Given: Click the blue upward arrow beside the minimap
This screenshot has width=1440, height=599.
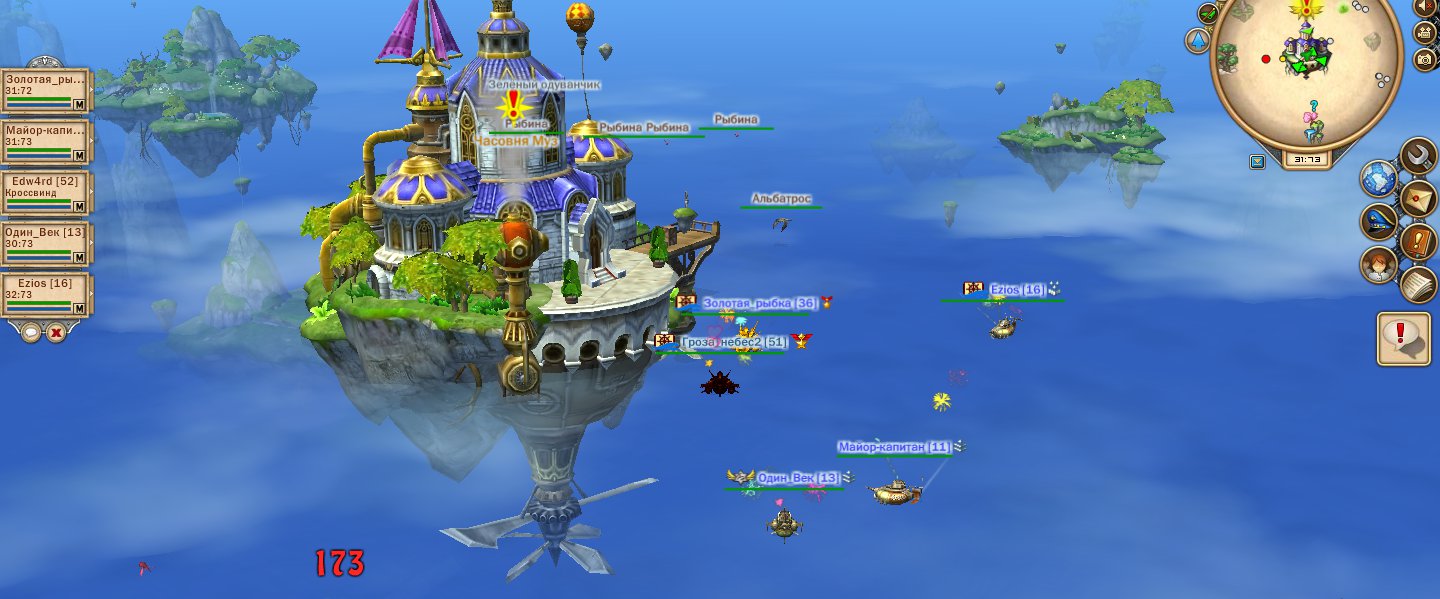Looking at the screenshot, I should click(1197, 41).
